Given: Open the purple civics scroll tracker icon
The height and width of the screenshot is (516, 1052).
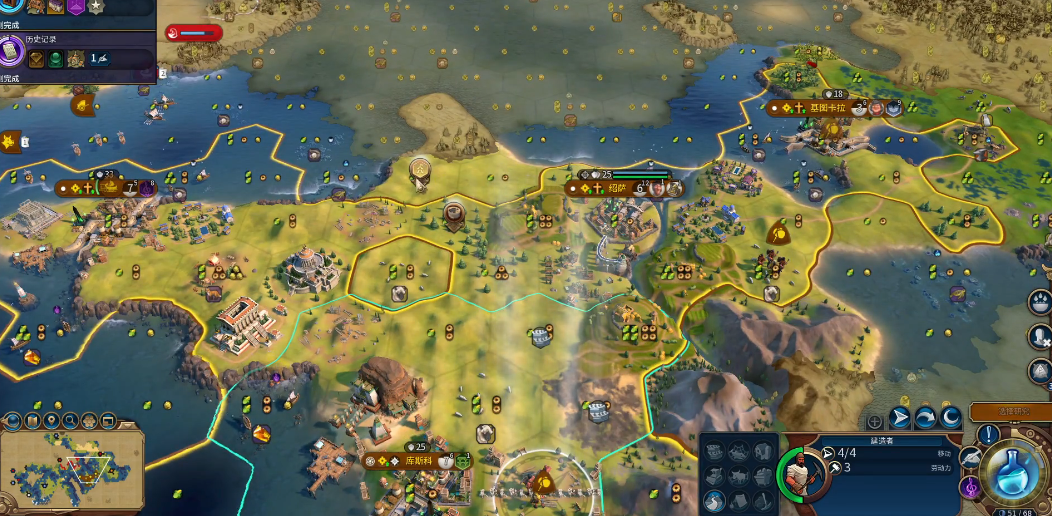Looking at the screenshot, I should [12, 47].
